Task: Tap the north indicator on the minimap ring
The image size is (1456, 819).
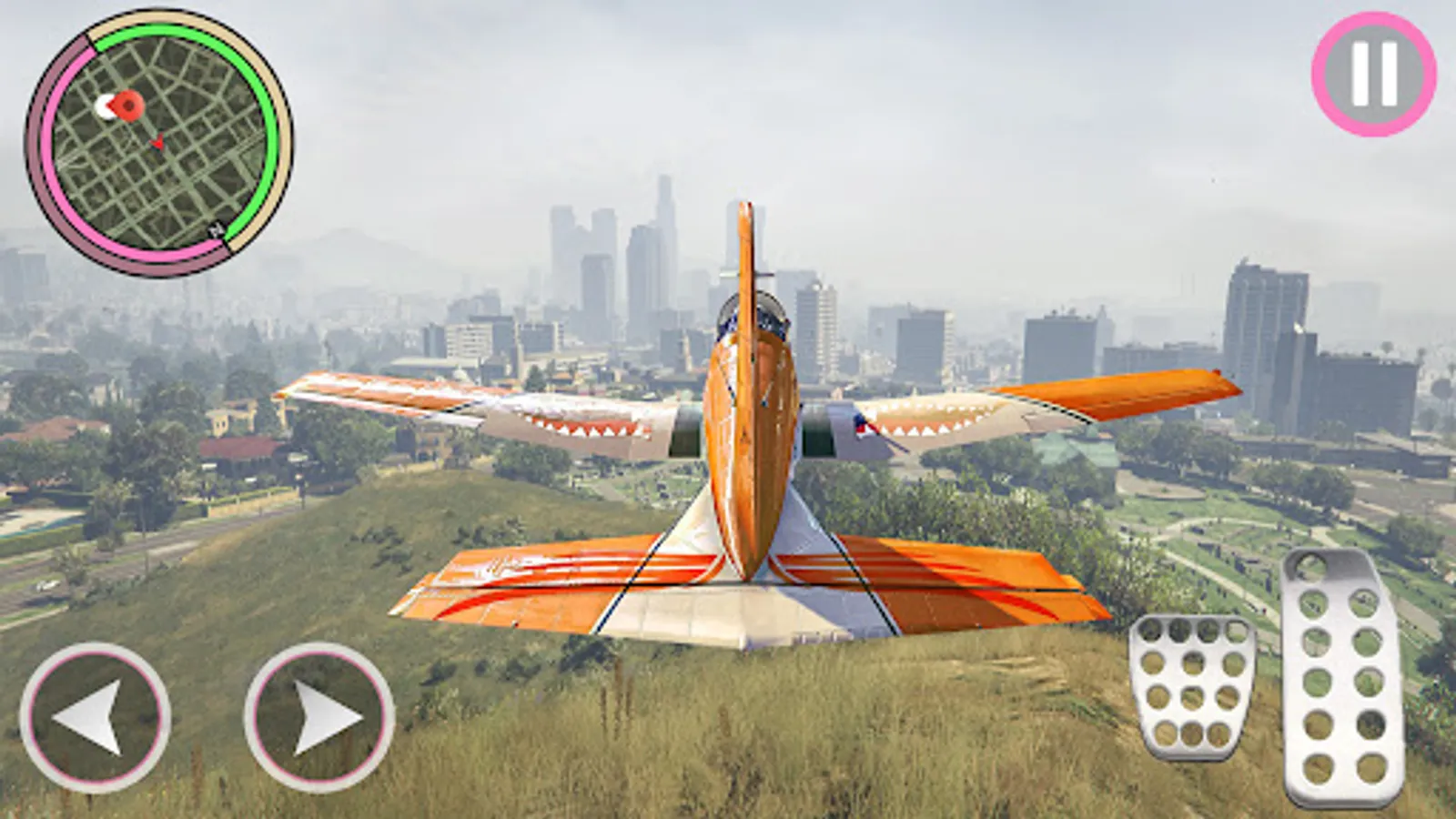Action: [x=216, y=228]
